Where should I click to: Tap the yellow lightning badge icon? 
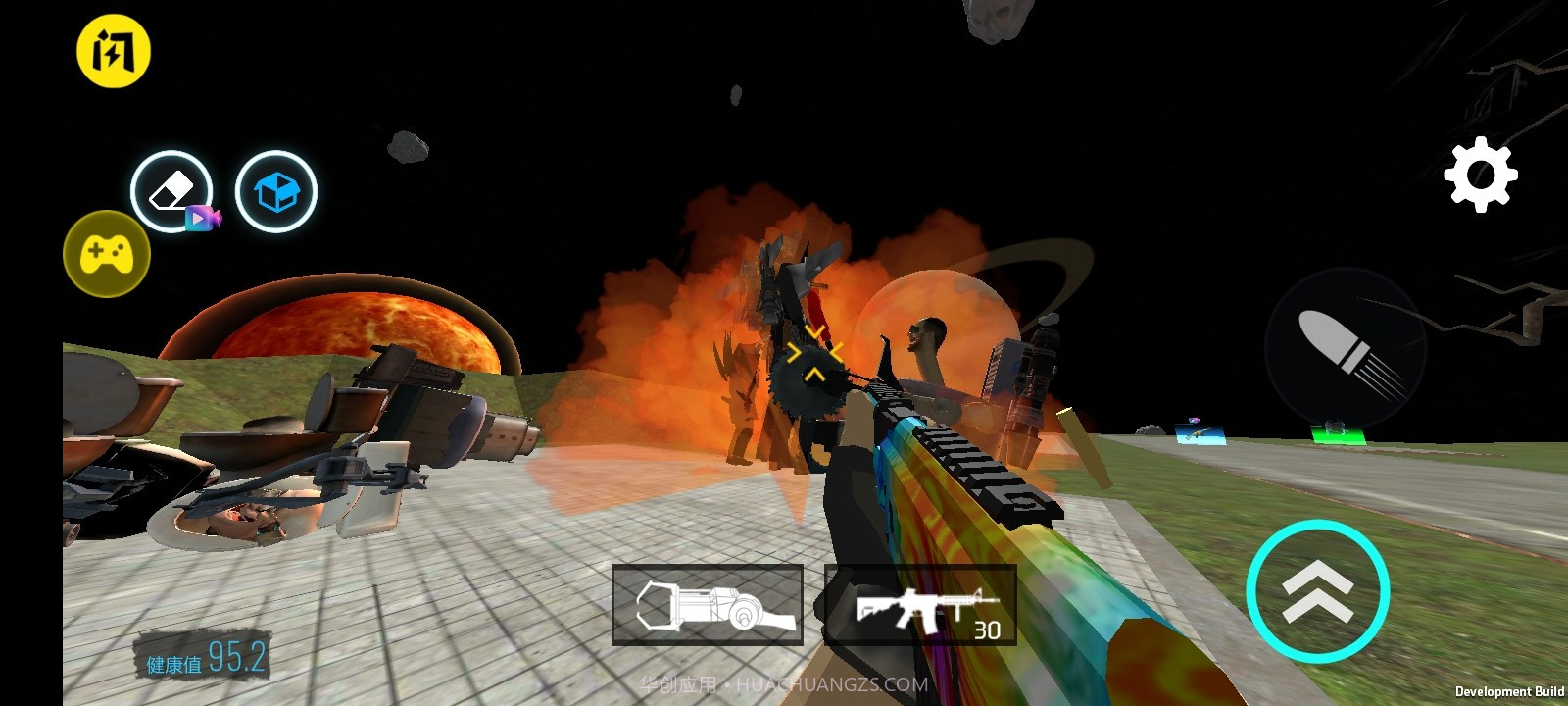click(x=114, y=51)
